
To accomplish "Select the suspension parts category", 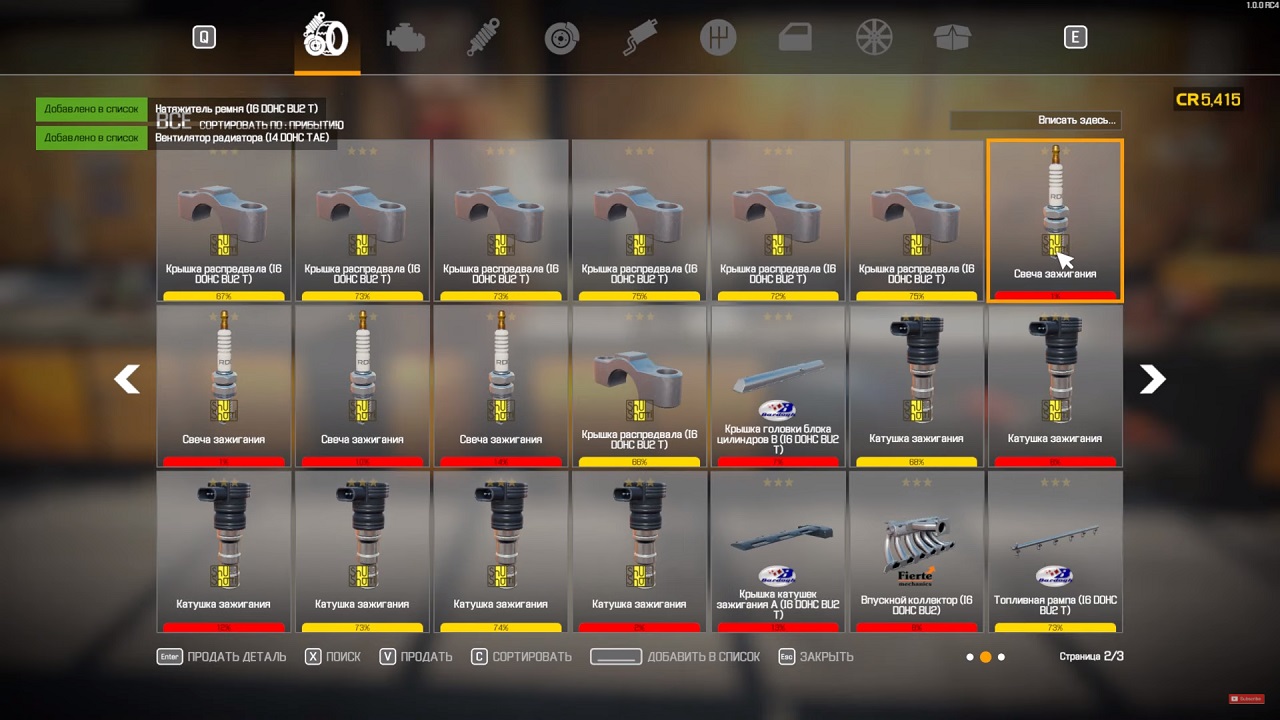I will pos(483,37).
